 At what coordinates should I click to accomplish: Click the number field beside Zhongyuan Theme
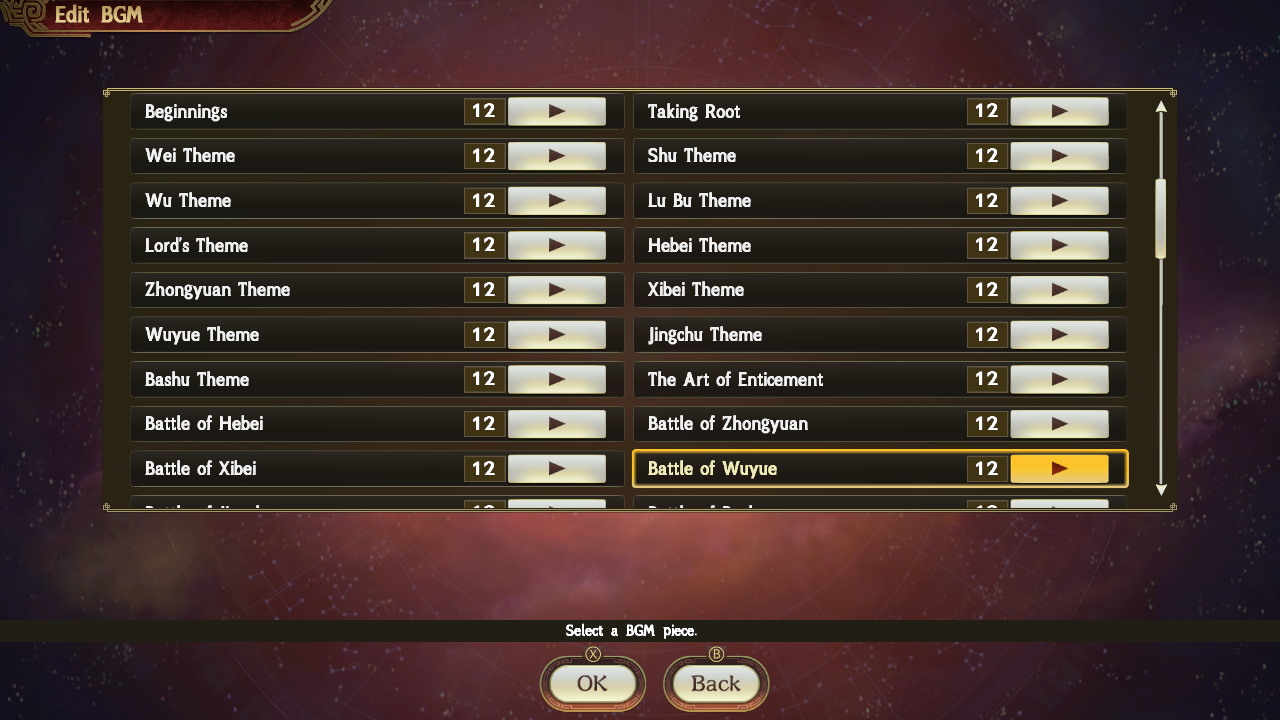pyautogui.click(x=483, y=289)
